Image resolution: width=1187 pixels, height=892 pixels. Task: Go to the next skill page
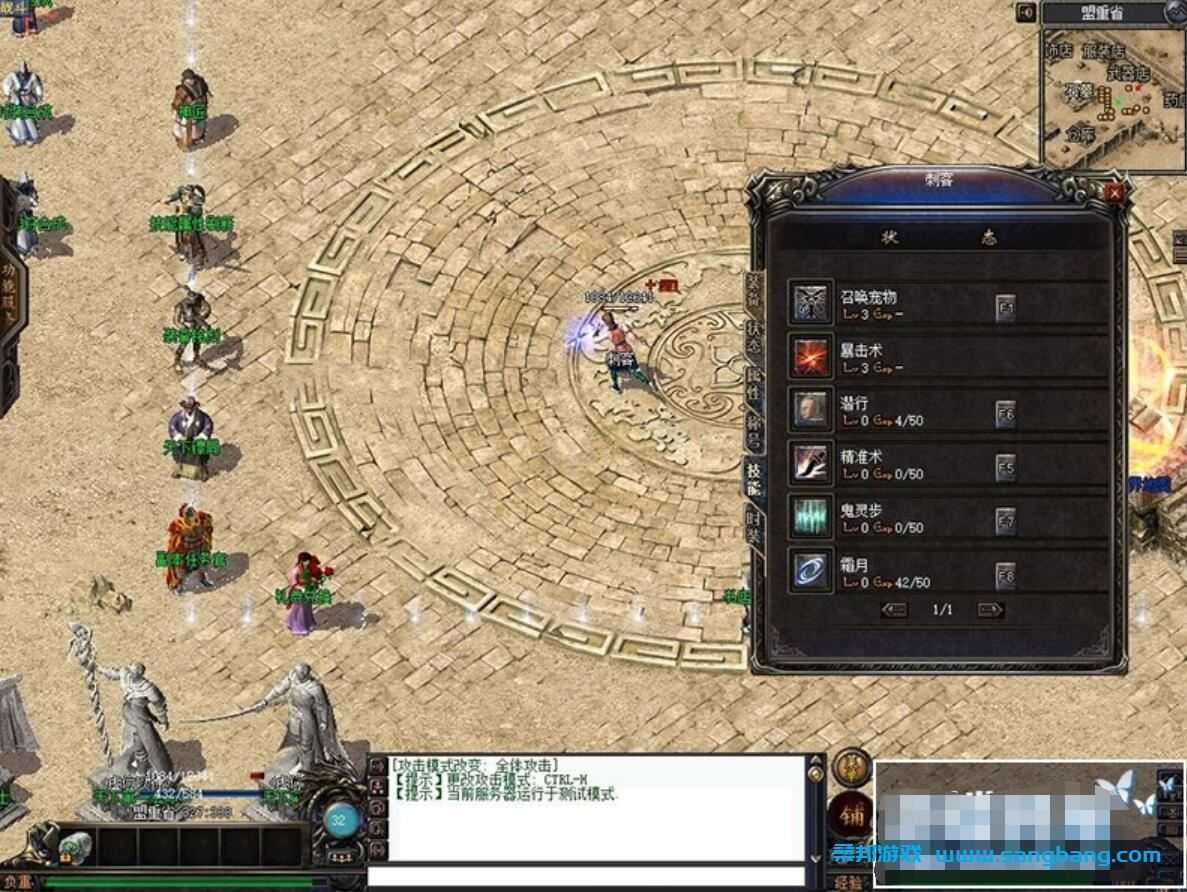pyautogui.click(x=989, y=609)
